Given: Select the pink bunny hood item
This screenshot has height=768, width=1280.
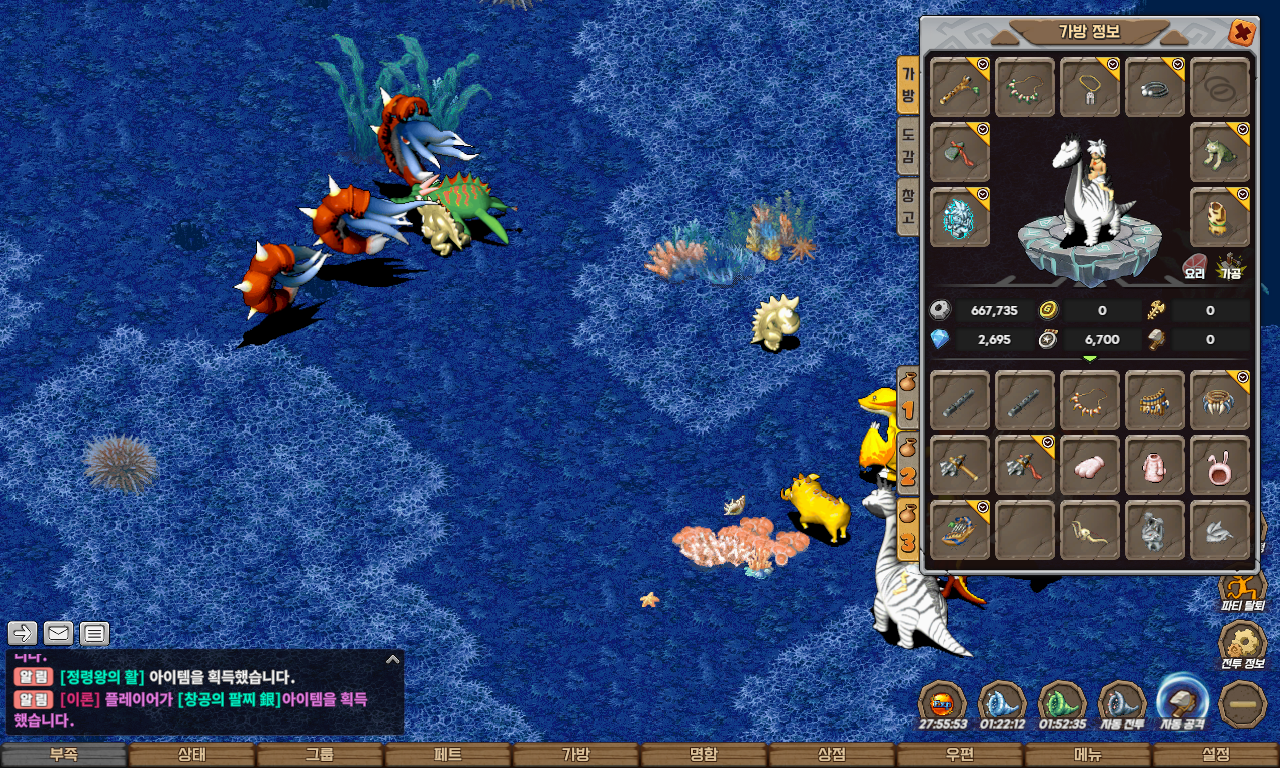Looking at the screenshot, I should [x=1220, y=465].
